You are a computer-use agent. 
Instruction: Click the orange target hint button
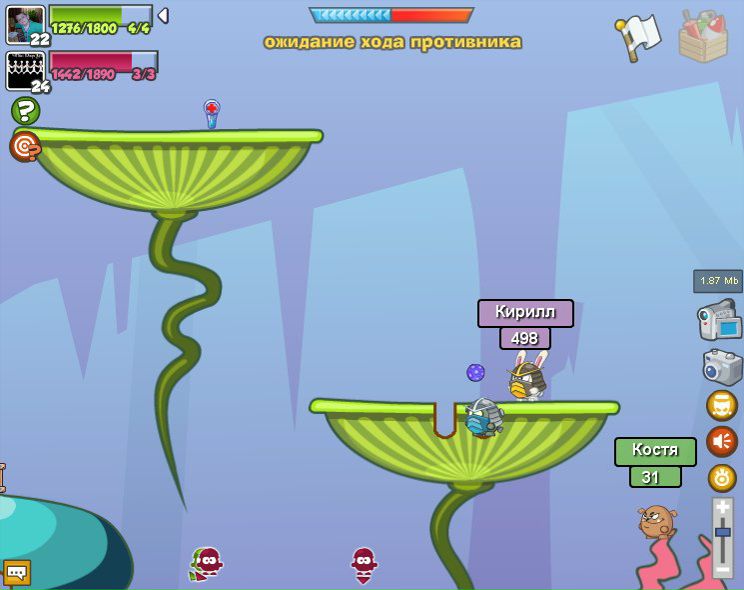[x=25, y=146]
